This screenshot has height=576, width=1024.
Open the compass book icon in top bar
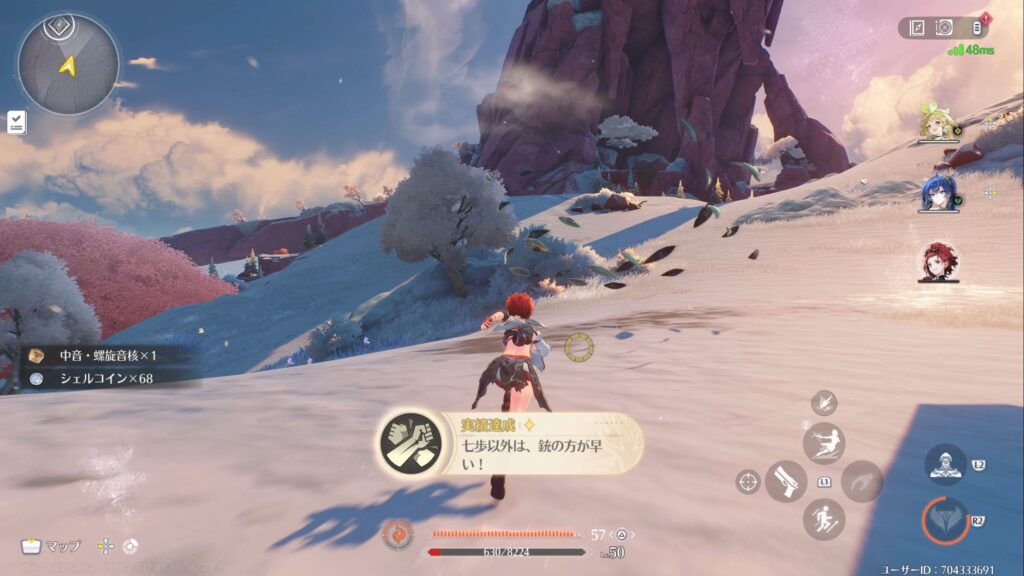click(918, 28)
